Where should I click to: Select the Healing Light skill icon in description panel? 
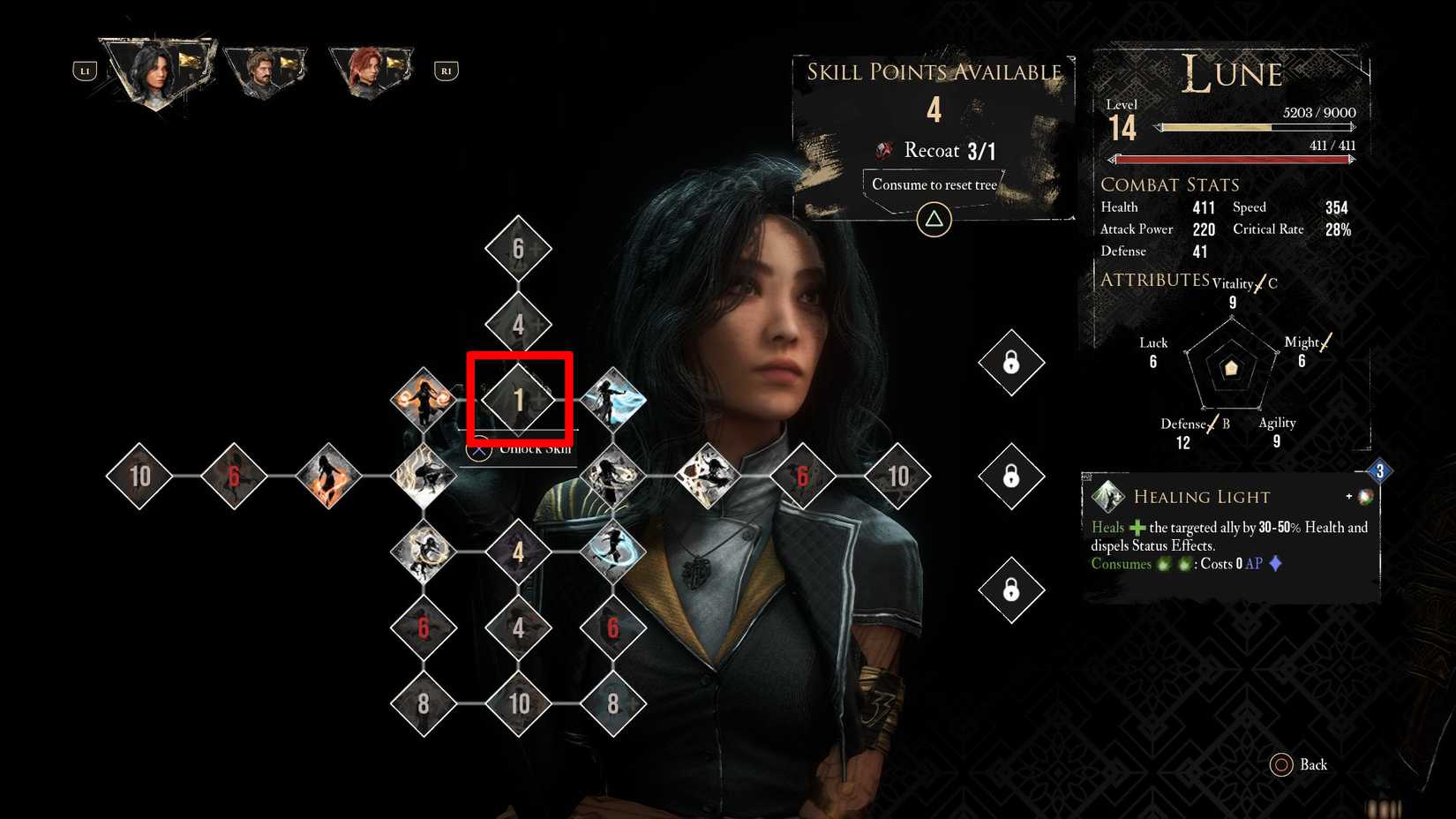1106,496
